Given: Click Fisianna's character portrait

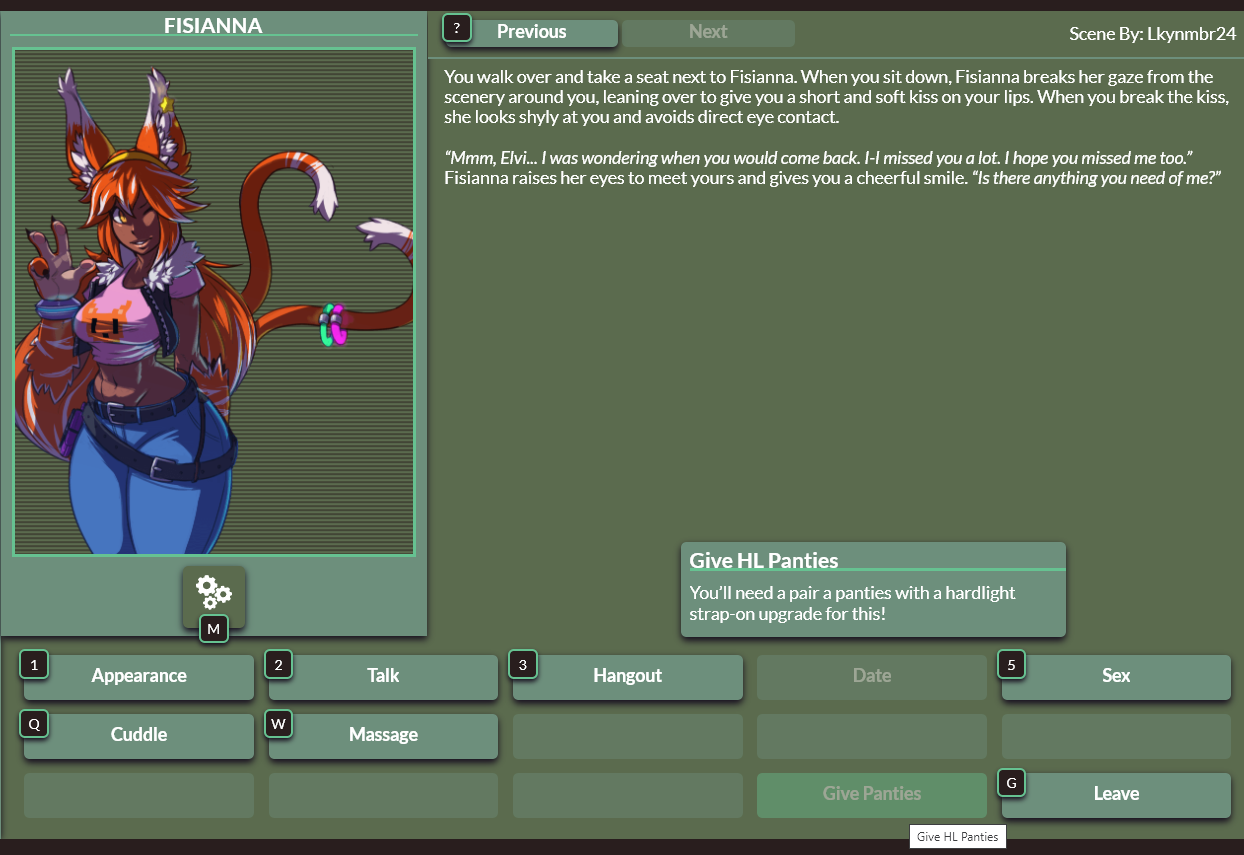Looking at the screenshot, I should [x=214, y=301].
